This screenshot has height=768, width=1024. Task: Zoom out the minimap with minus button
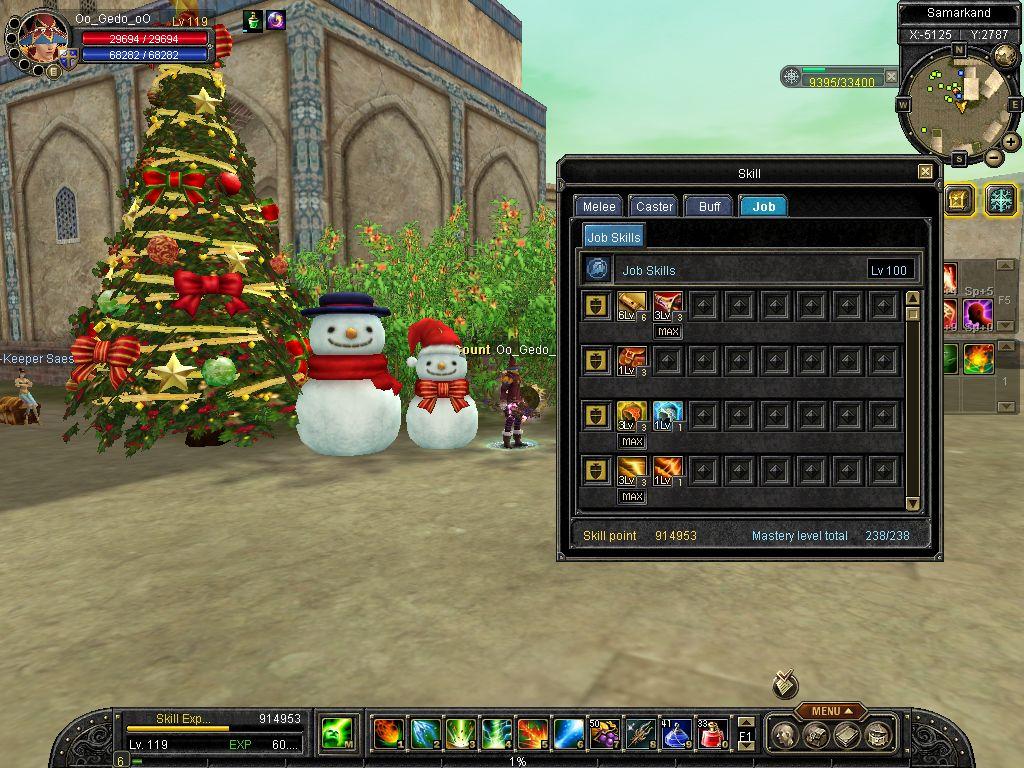(x=993, y=157)
